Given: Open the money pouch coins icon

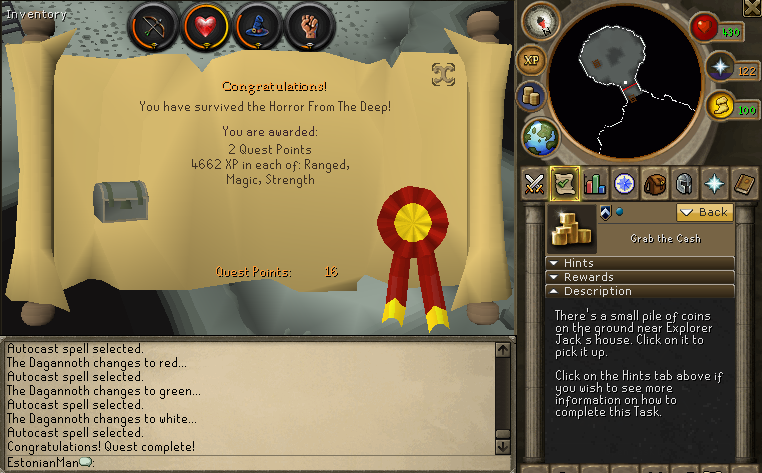Looking at the screenshot, I should click(x=531, y=97).
